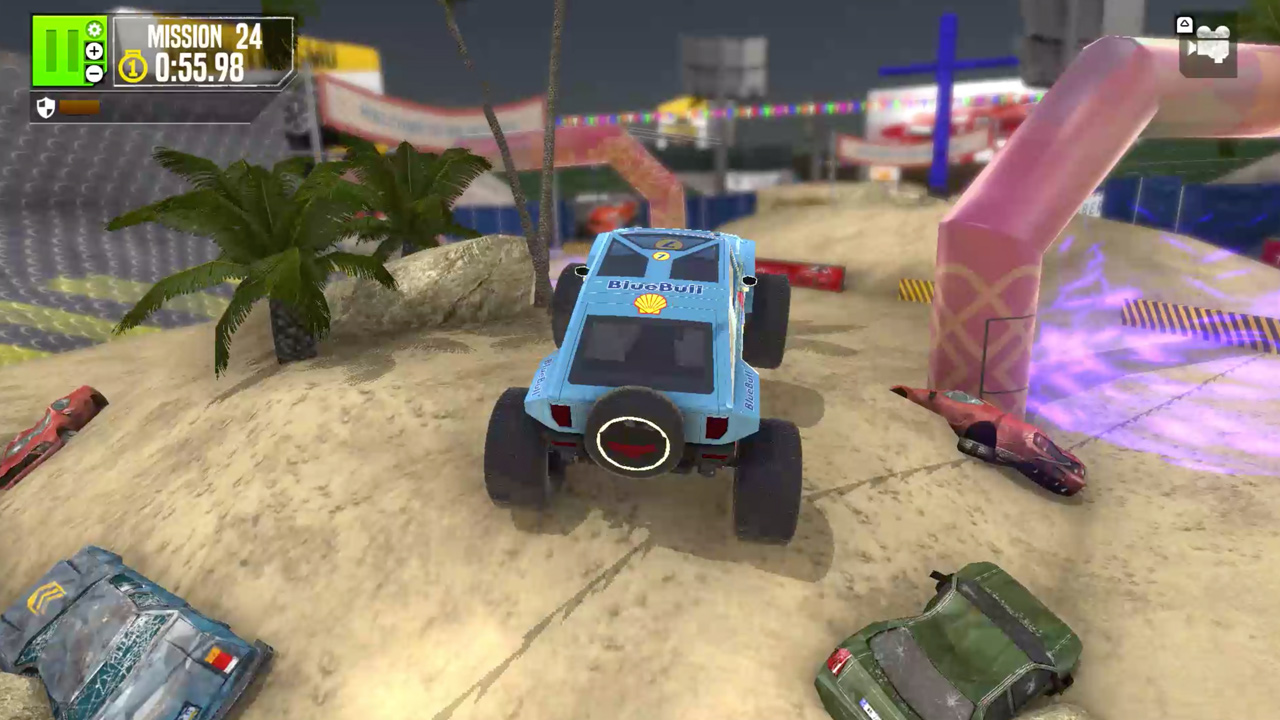Select the green wrecked car at bottom right

coord(950,640)
